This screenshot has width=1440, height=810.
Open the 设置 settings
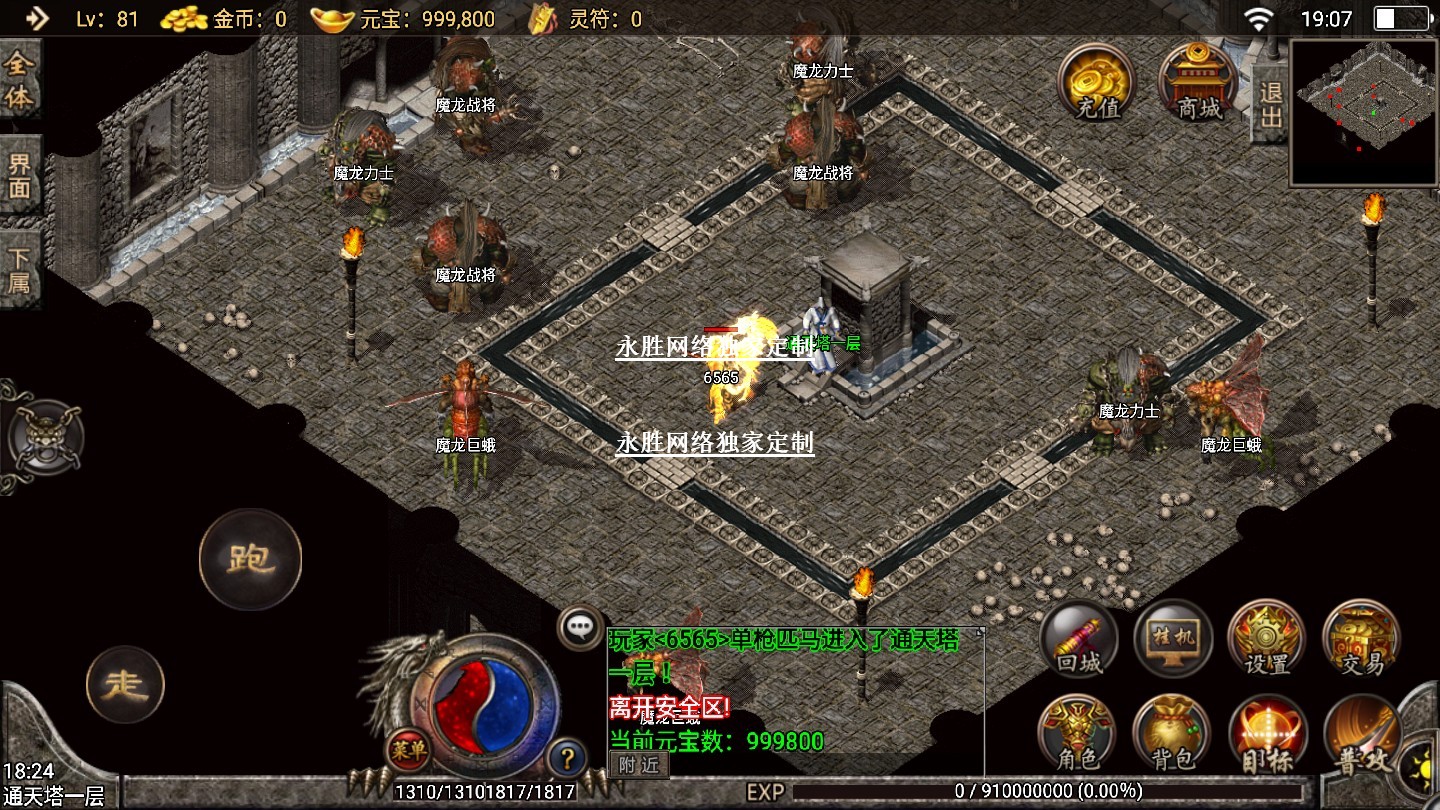coord(1267,640)
